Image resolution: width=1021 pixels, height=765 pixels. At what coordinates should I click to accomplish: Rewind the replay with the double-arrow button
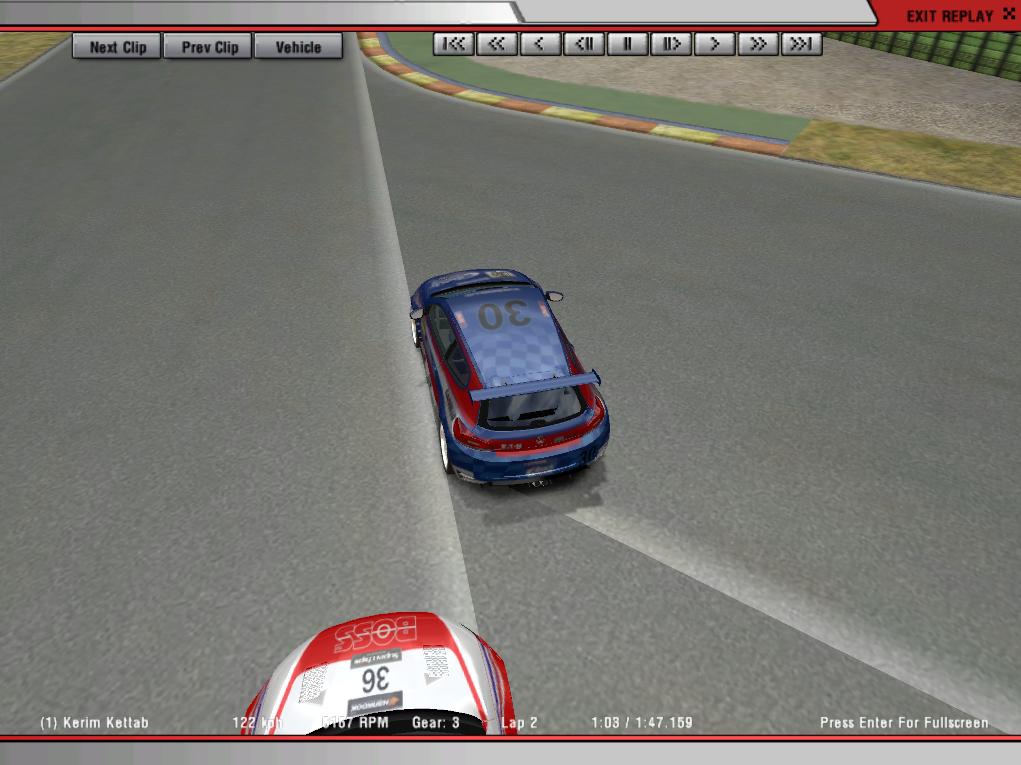pos(497,44)
